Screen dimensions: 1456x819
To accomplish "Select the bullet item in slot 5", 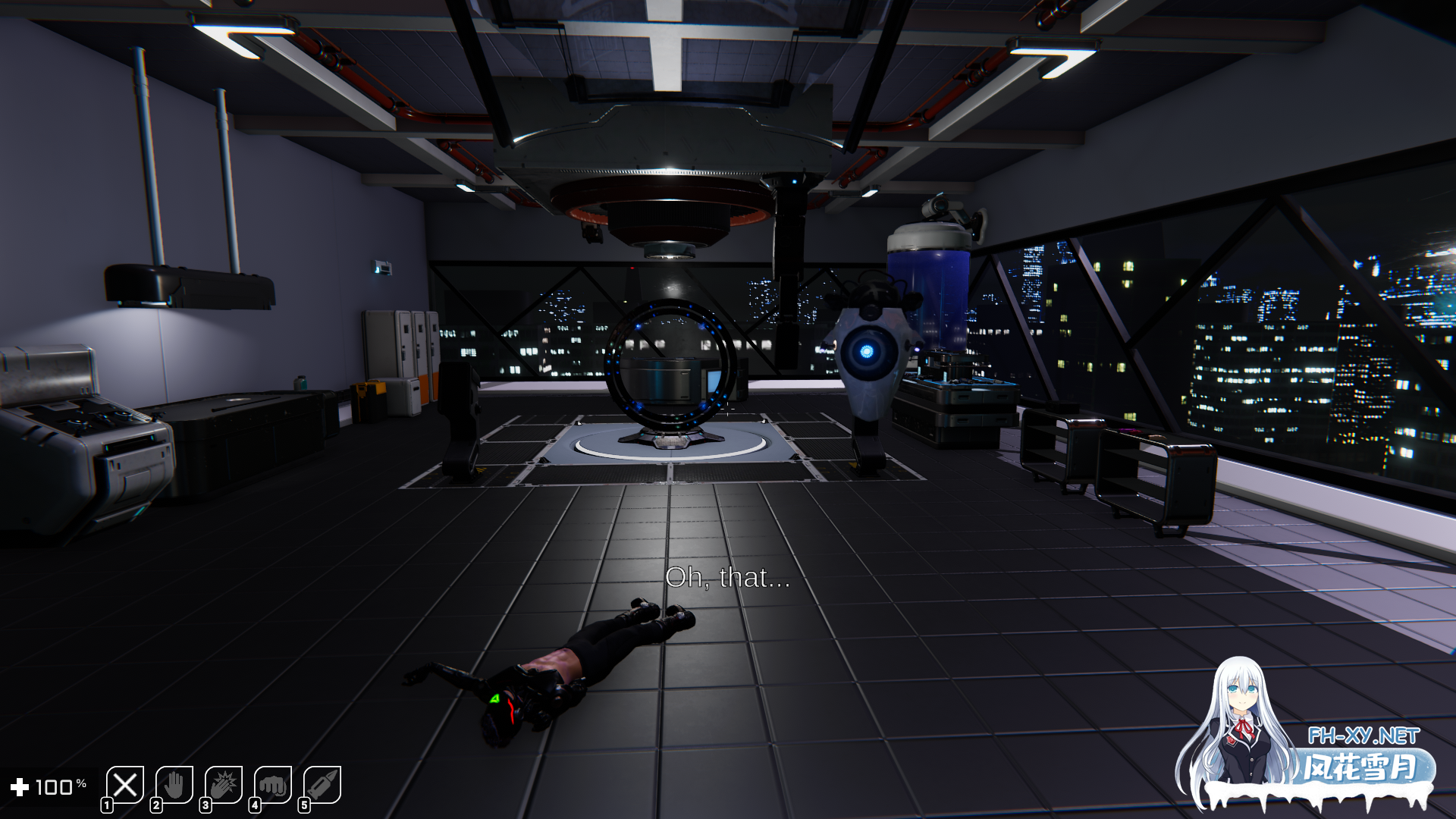I will pos(323,783).
